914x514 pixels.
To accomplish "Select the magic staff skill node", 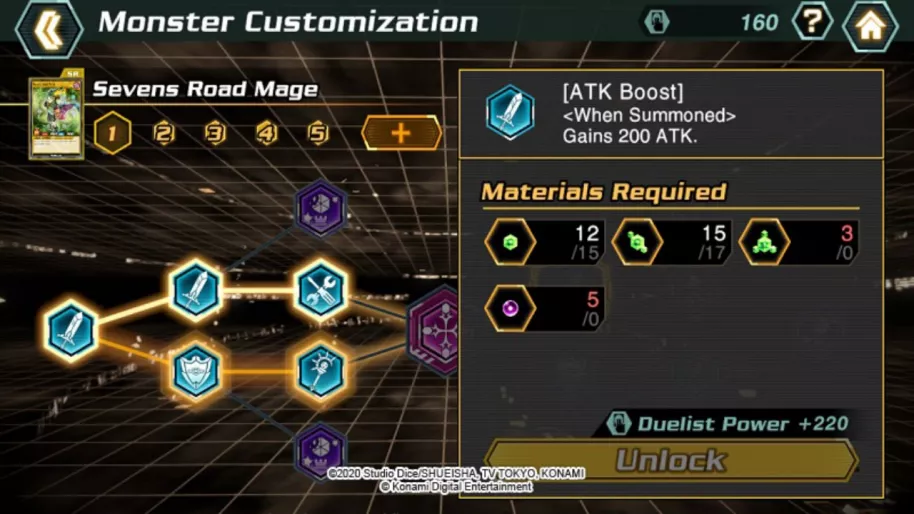I will (x=321, y=370).
